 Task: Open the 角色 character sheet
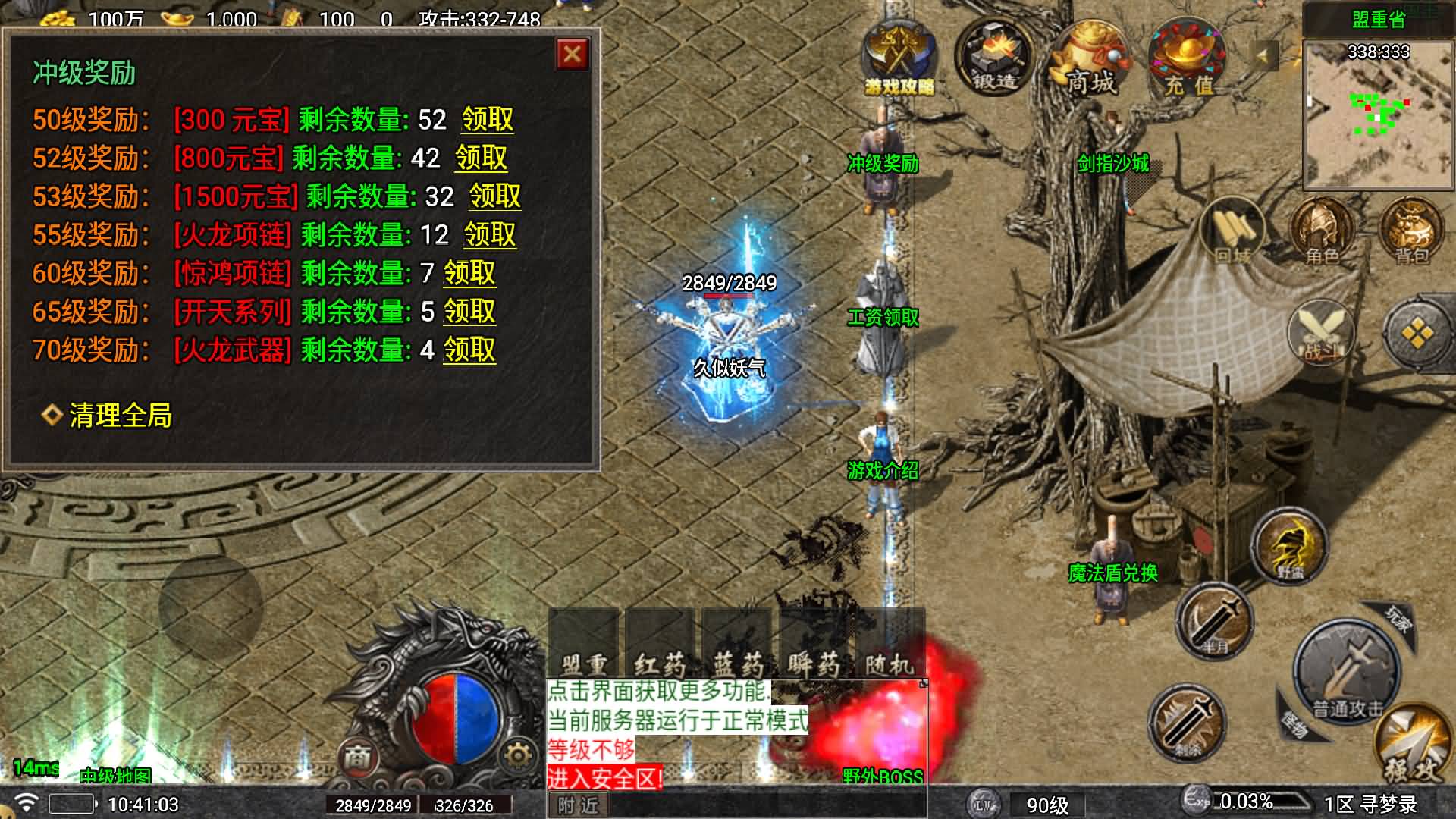tap(1322, 231)
